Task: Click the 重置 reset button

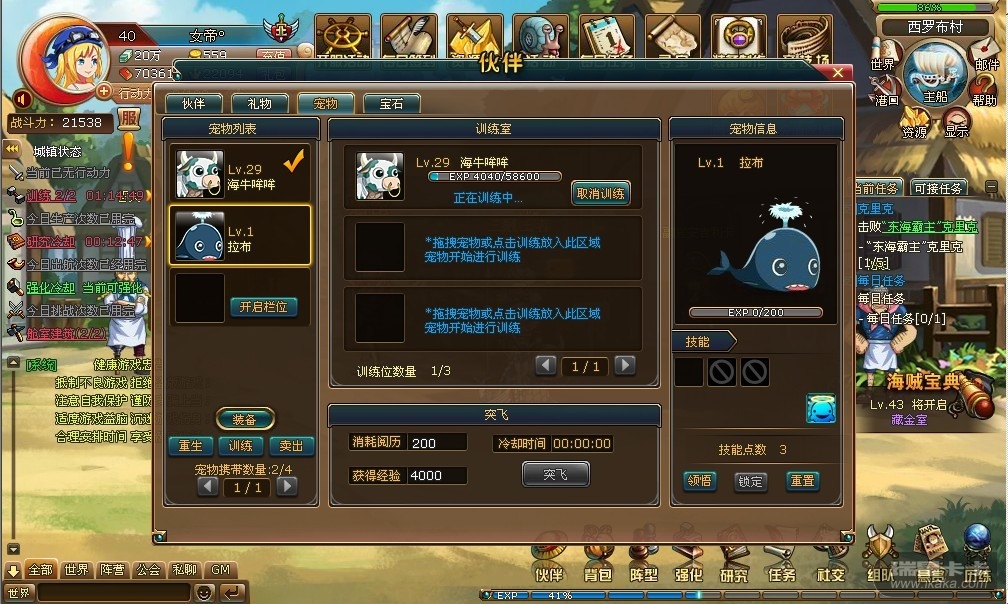Action: 802,481
